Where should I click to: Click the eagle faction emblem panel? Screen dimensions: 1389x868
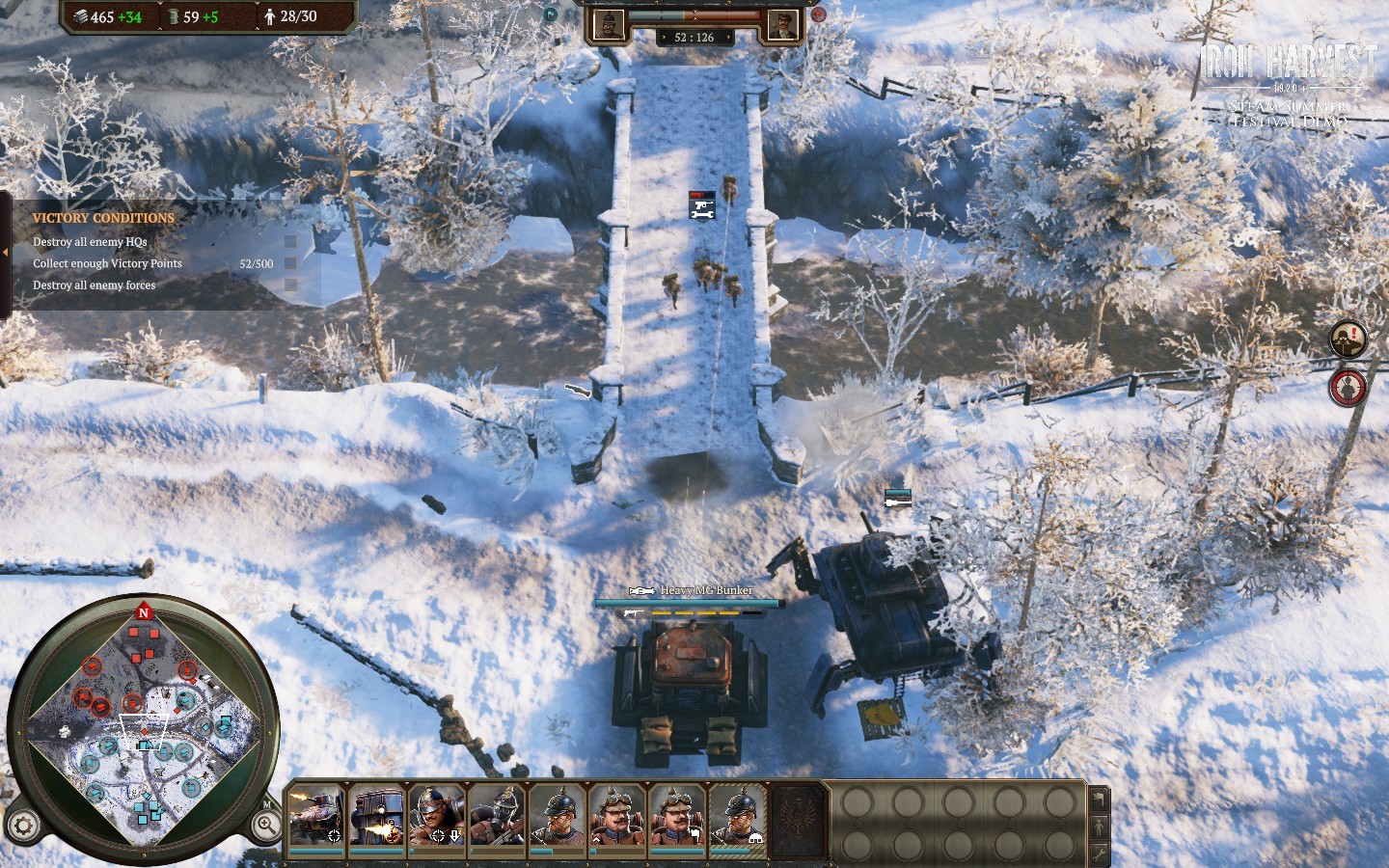point(800,819)
